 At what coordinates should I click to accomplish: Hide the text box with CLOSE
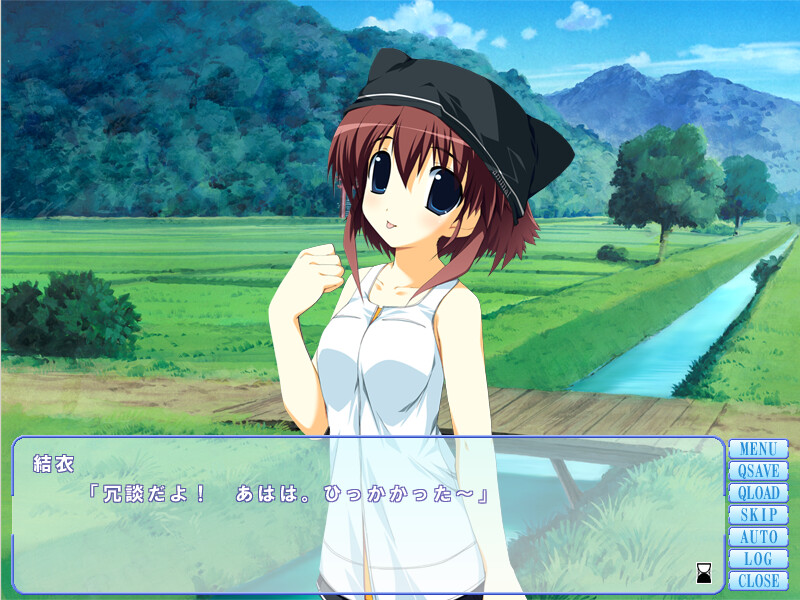pyautogui.click(x=758, y=581)
